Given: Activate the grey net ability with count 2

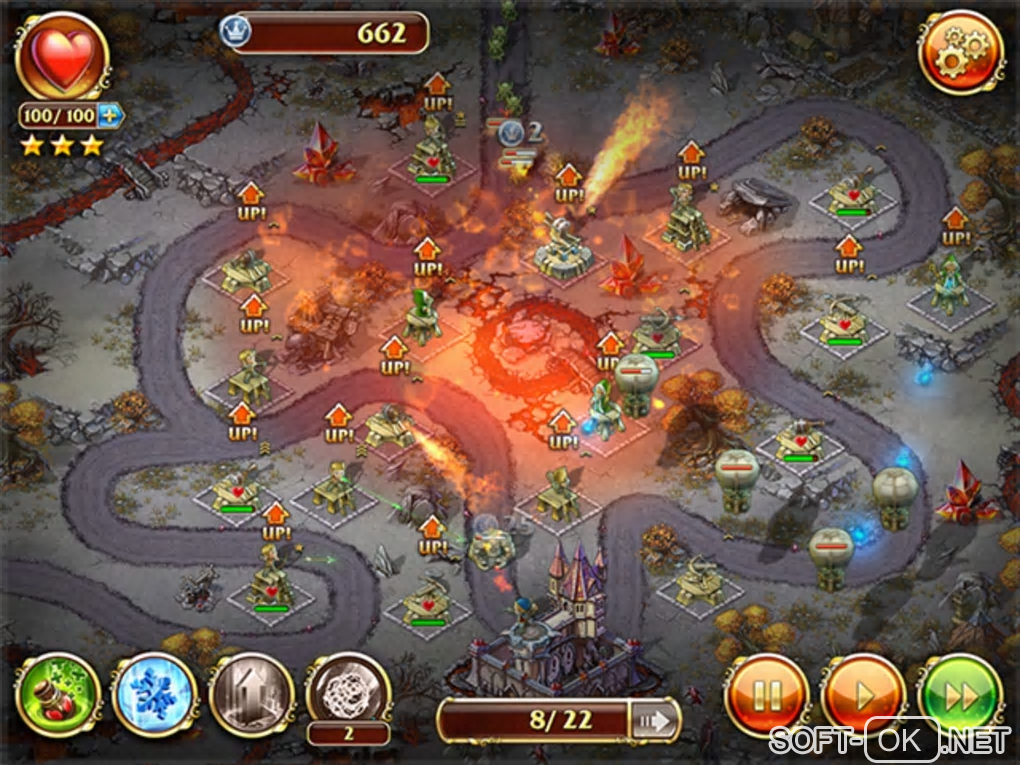Looking at the screenshot, I should pos(348,690).
